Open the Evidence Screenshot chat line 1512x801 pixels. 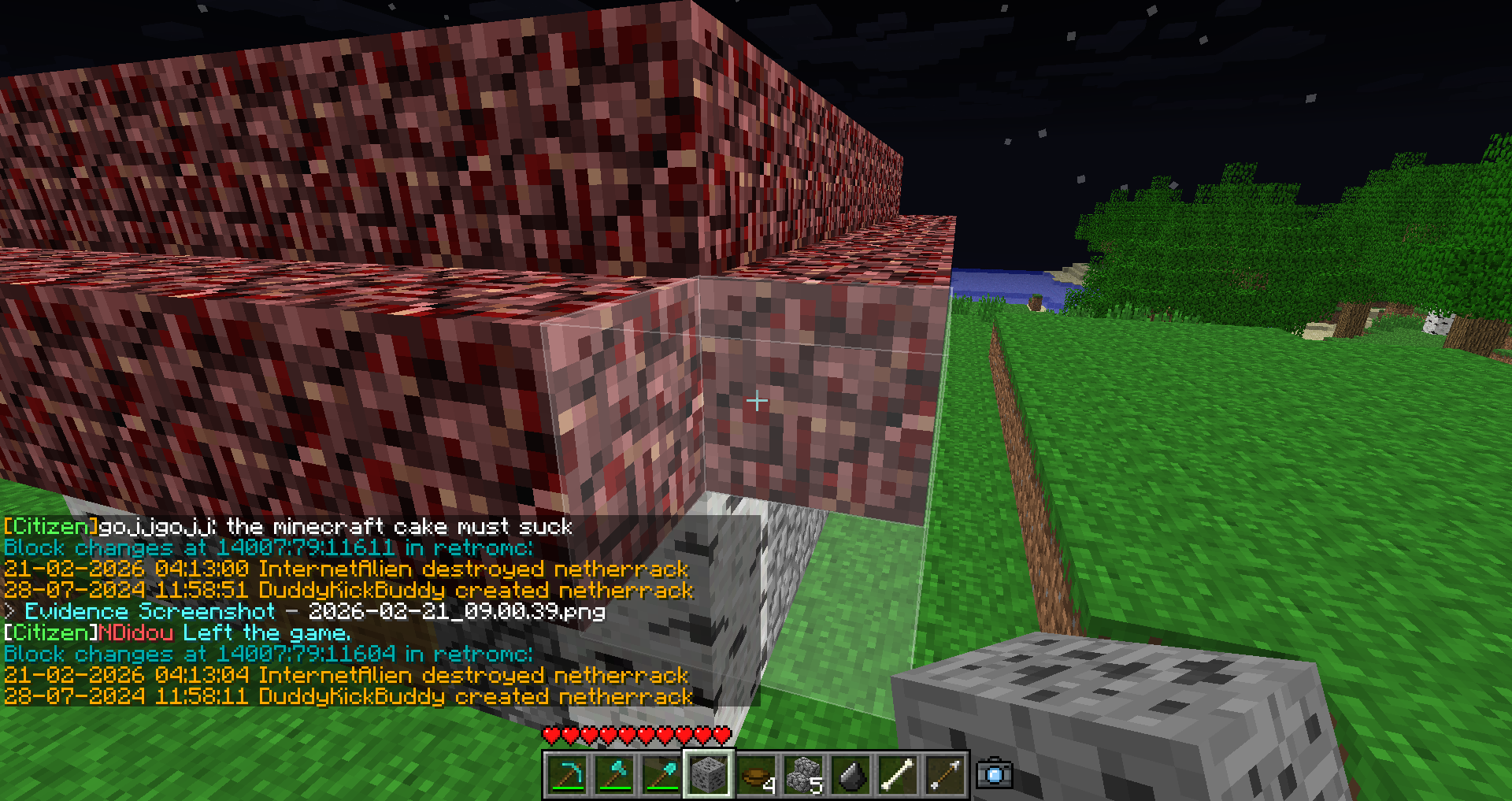tap(315, 612)
